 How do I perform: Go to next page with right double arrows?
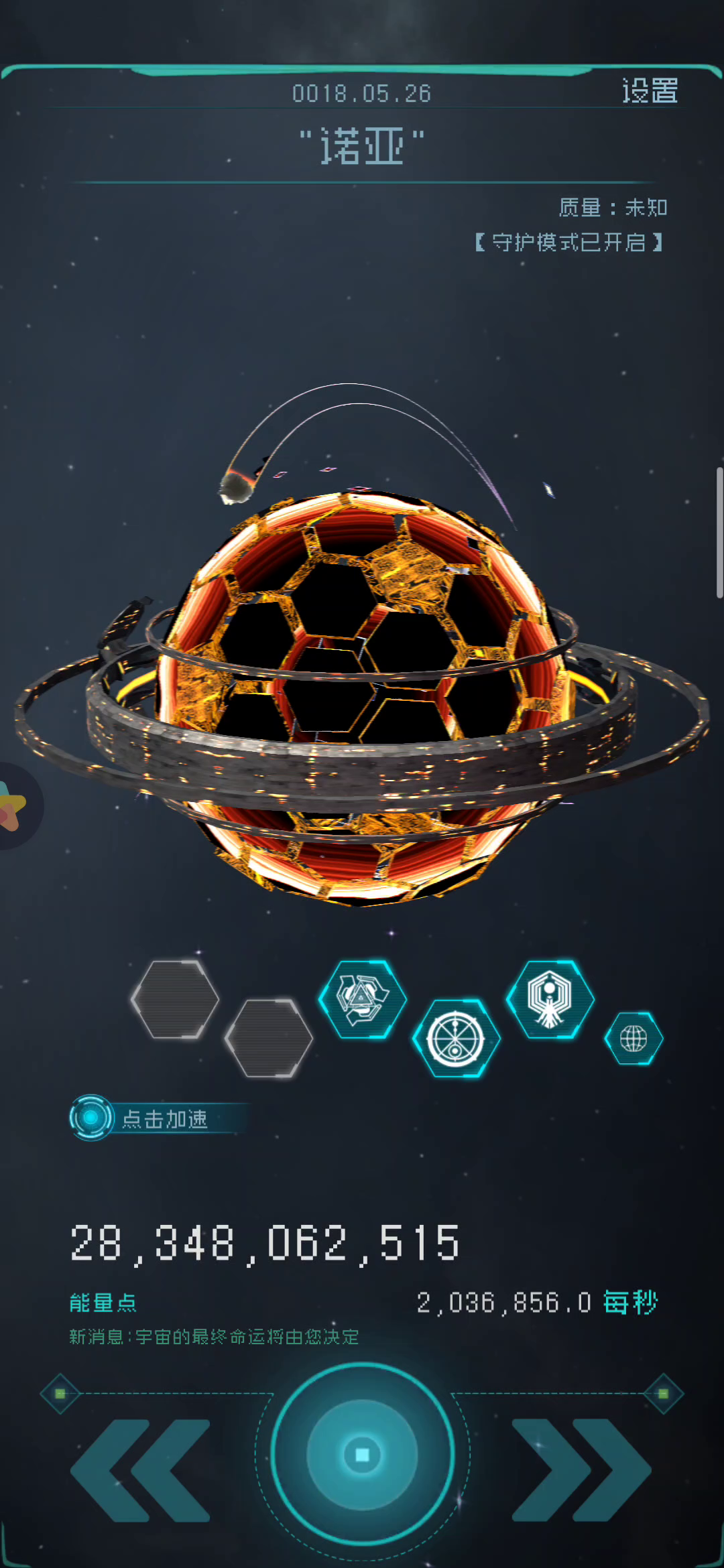581,1469
